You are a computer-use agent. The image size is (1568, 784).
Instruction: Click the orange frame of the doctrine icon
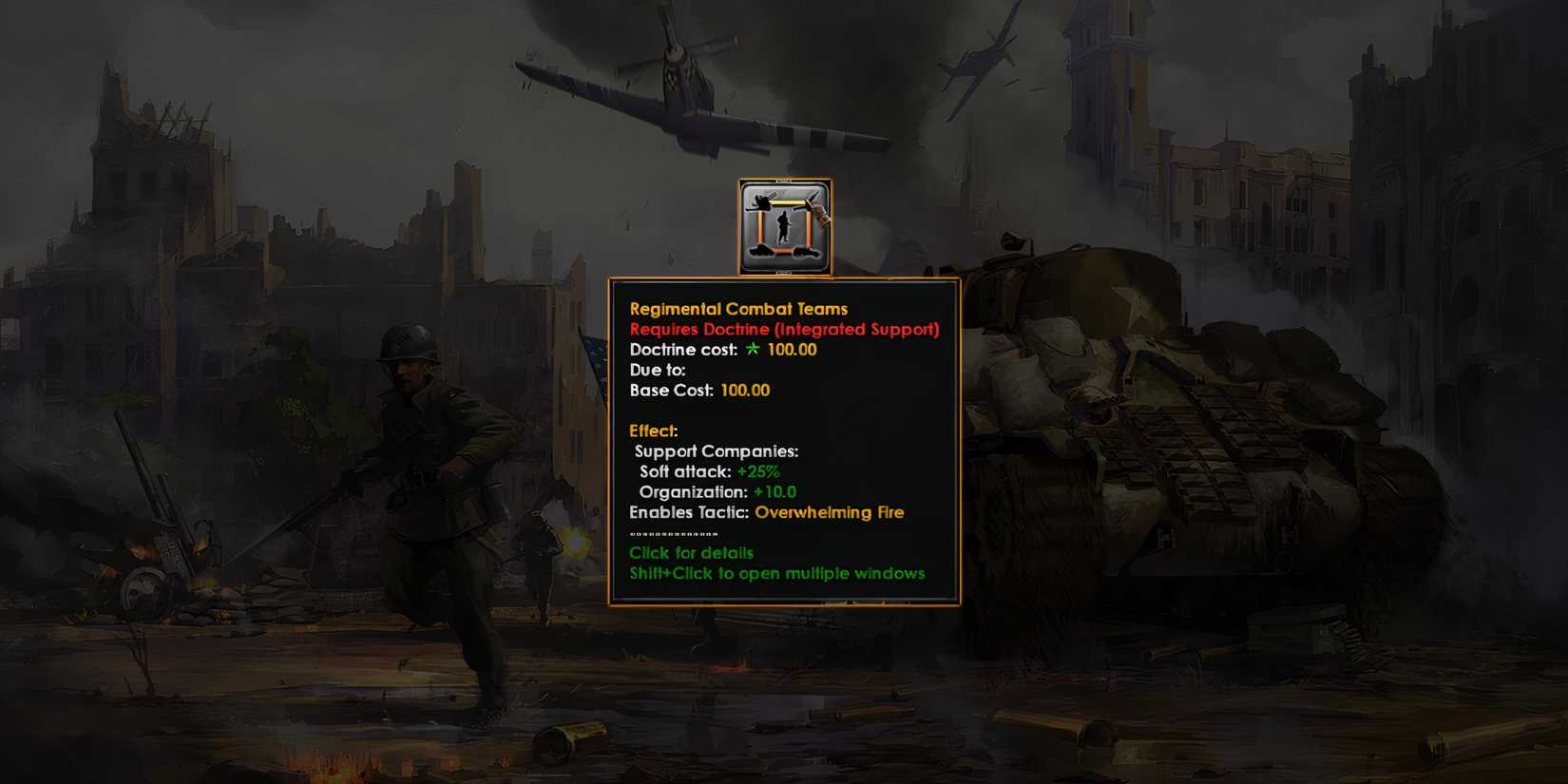(739, 228)
